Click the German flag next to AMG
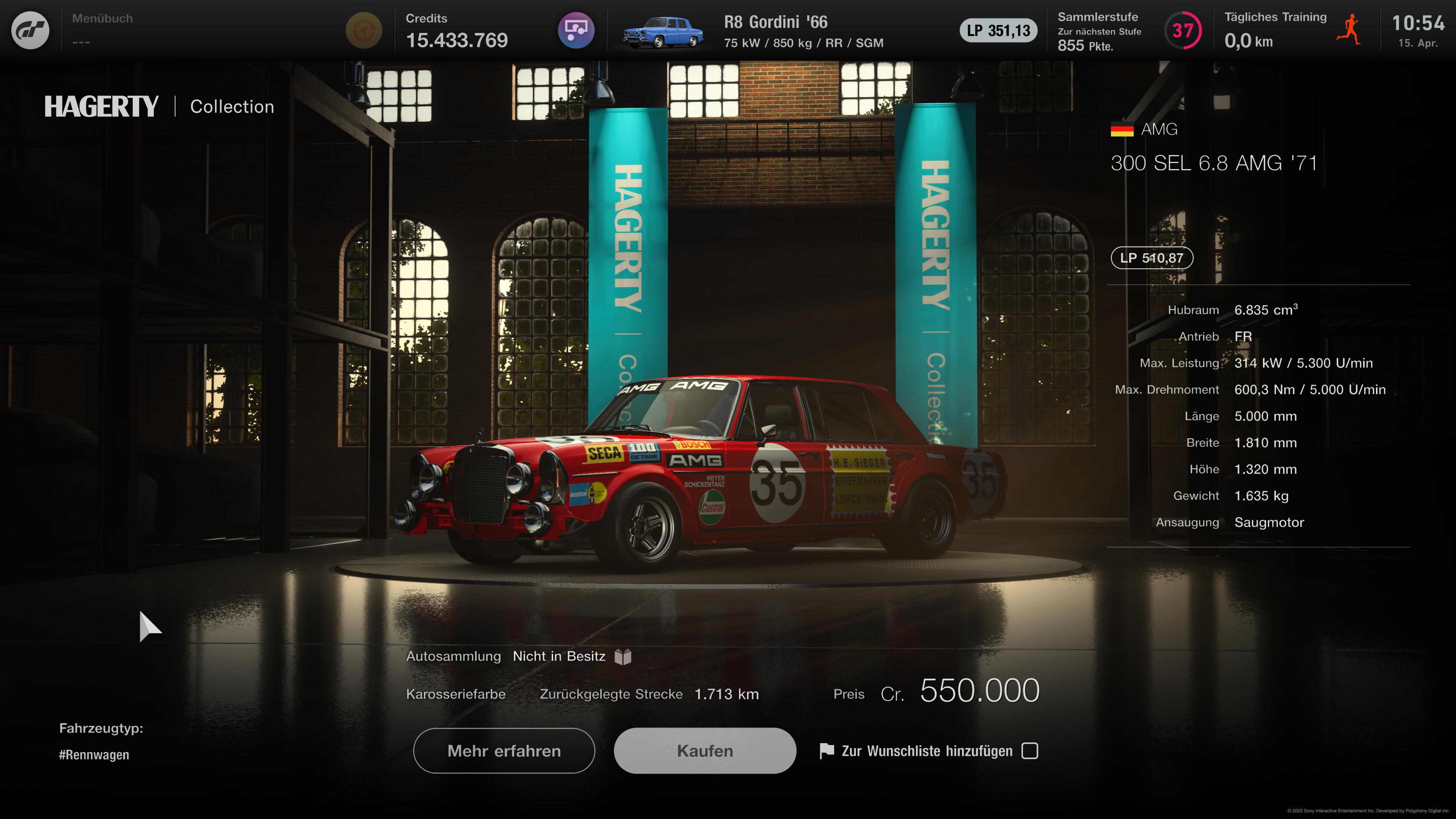This screenshot has width=1456, height=819. pyautogui.click(x=1122, y=129)
